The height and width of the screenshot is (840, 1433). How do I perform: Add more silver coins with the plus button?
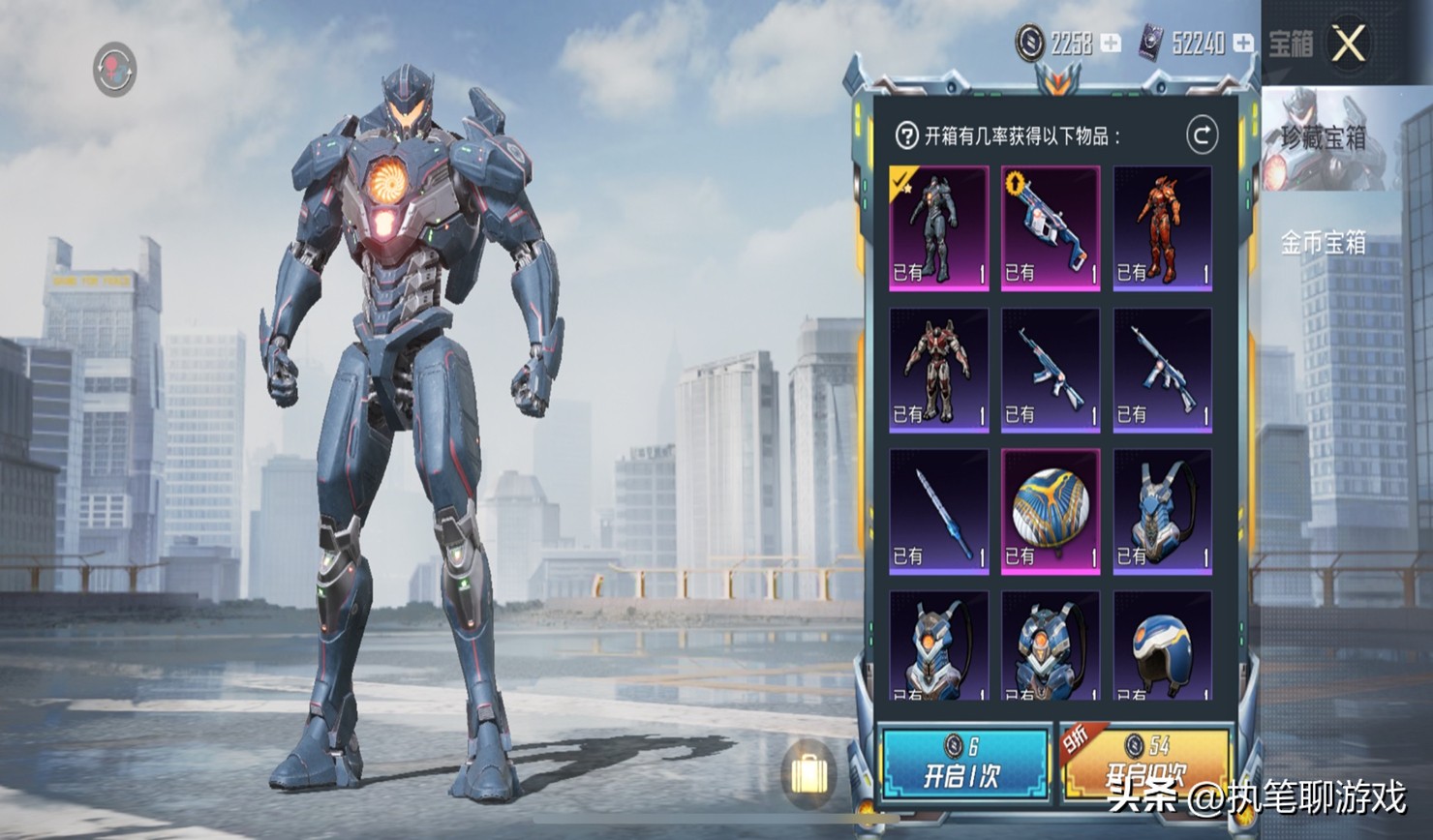click(x=1111, y=44)
